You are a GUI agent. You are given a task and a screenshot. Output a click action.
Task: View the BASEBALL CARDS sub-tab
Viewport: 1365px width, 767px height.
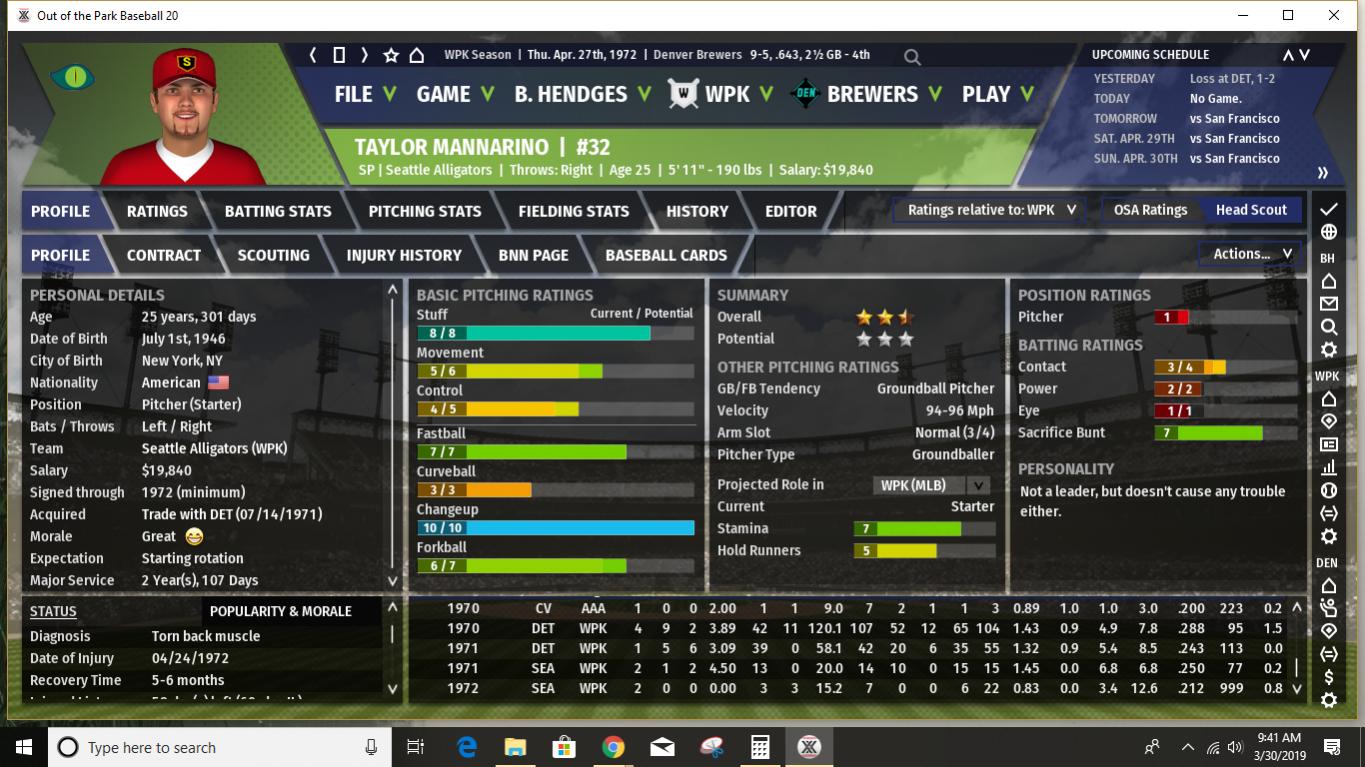(666, 255)
